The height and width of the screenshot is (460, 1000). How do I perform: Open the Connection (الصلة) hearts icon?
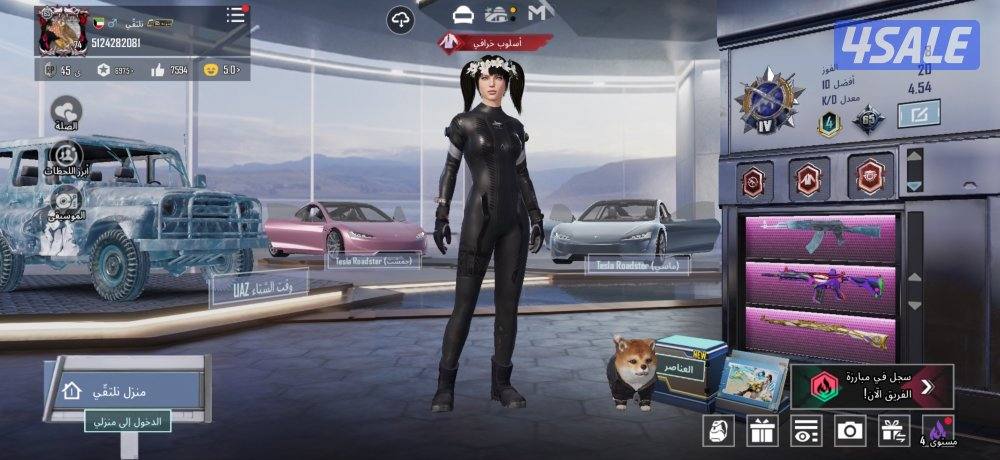[66, 112]
